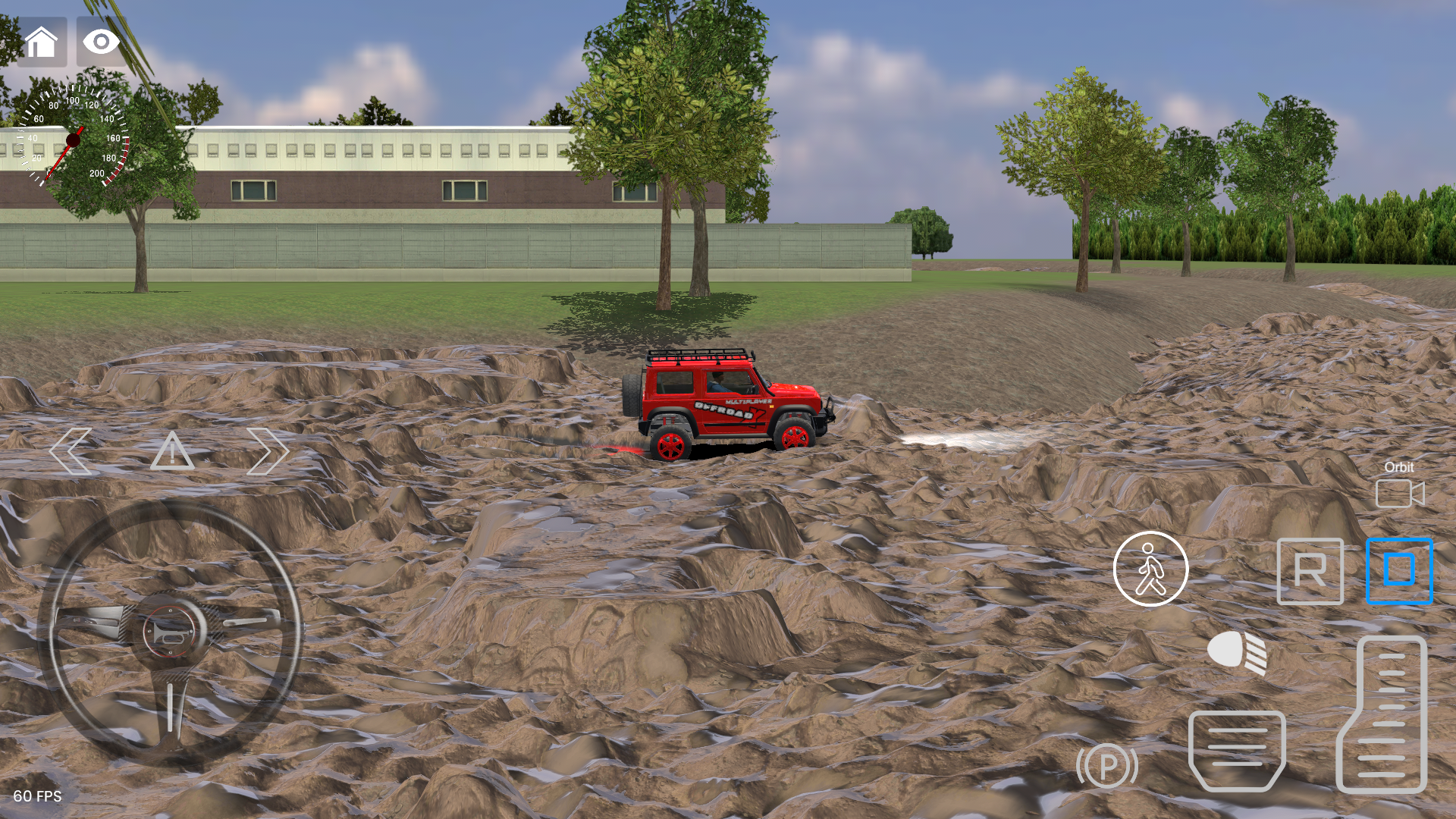
Task: Click the speedometer gauge
Action: point(72,140)
